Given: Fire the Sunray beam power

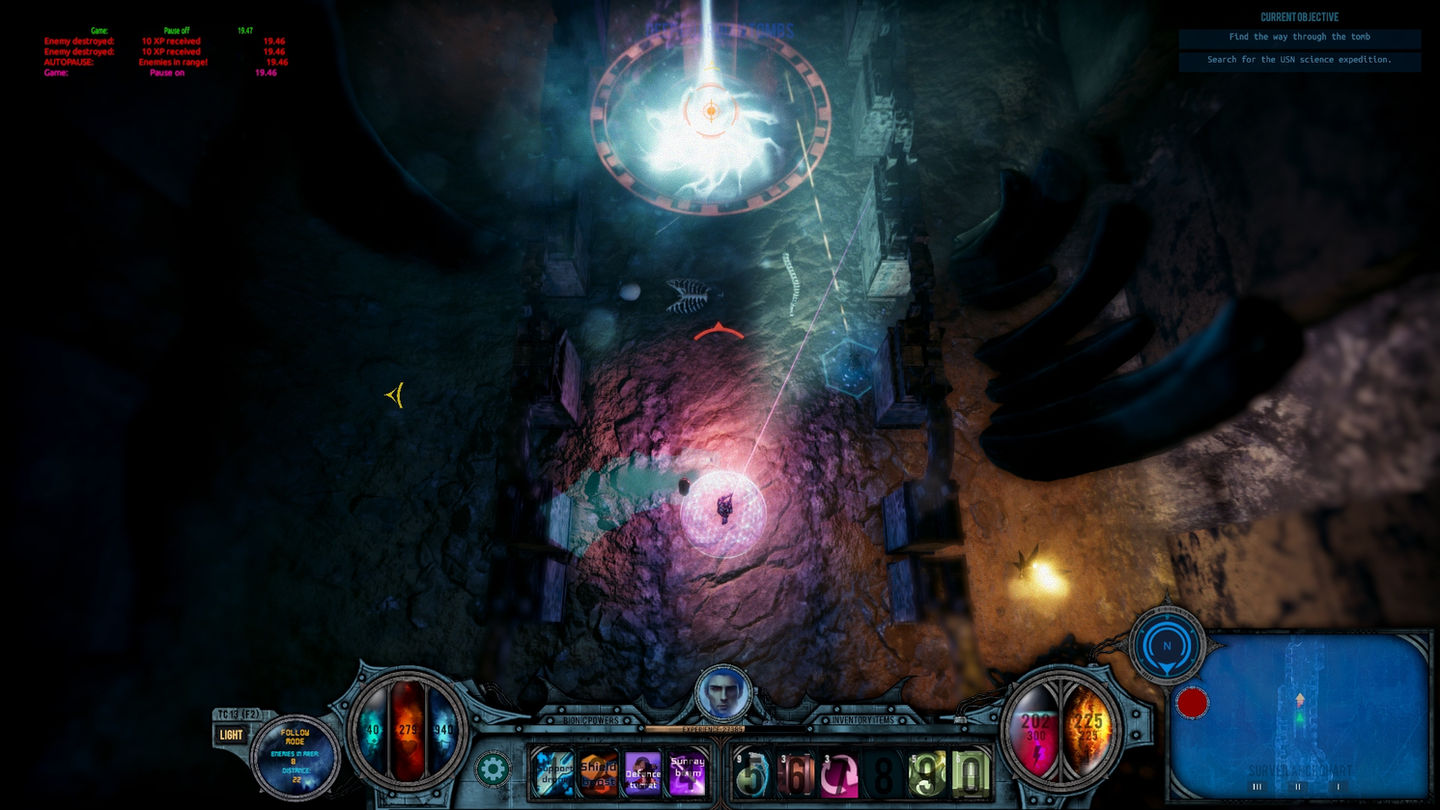Looking at the screenshot, I should [687, 773].
